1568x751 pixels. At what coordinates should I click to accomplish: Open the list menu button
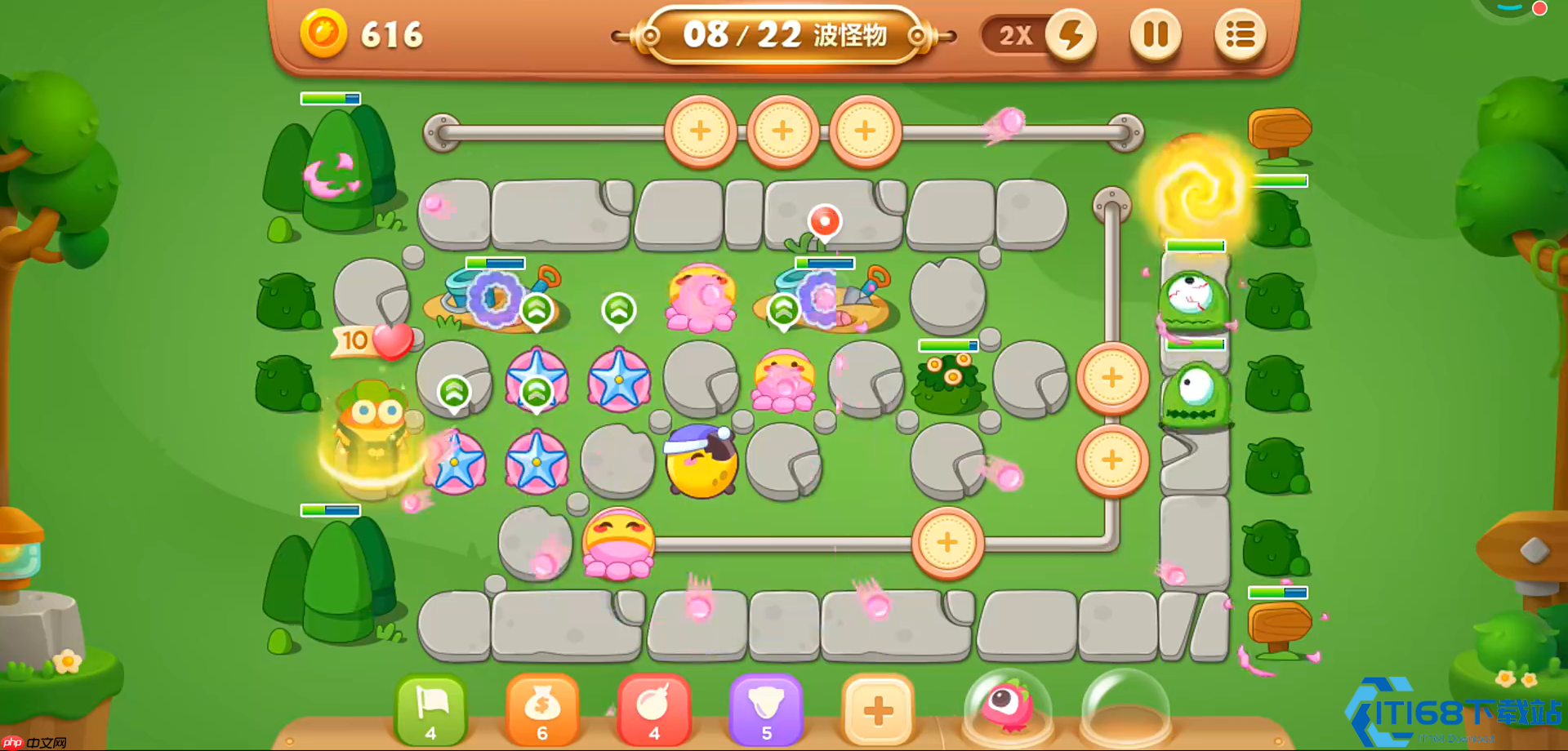[x=1240, y=35]
